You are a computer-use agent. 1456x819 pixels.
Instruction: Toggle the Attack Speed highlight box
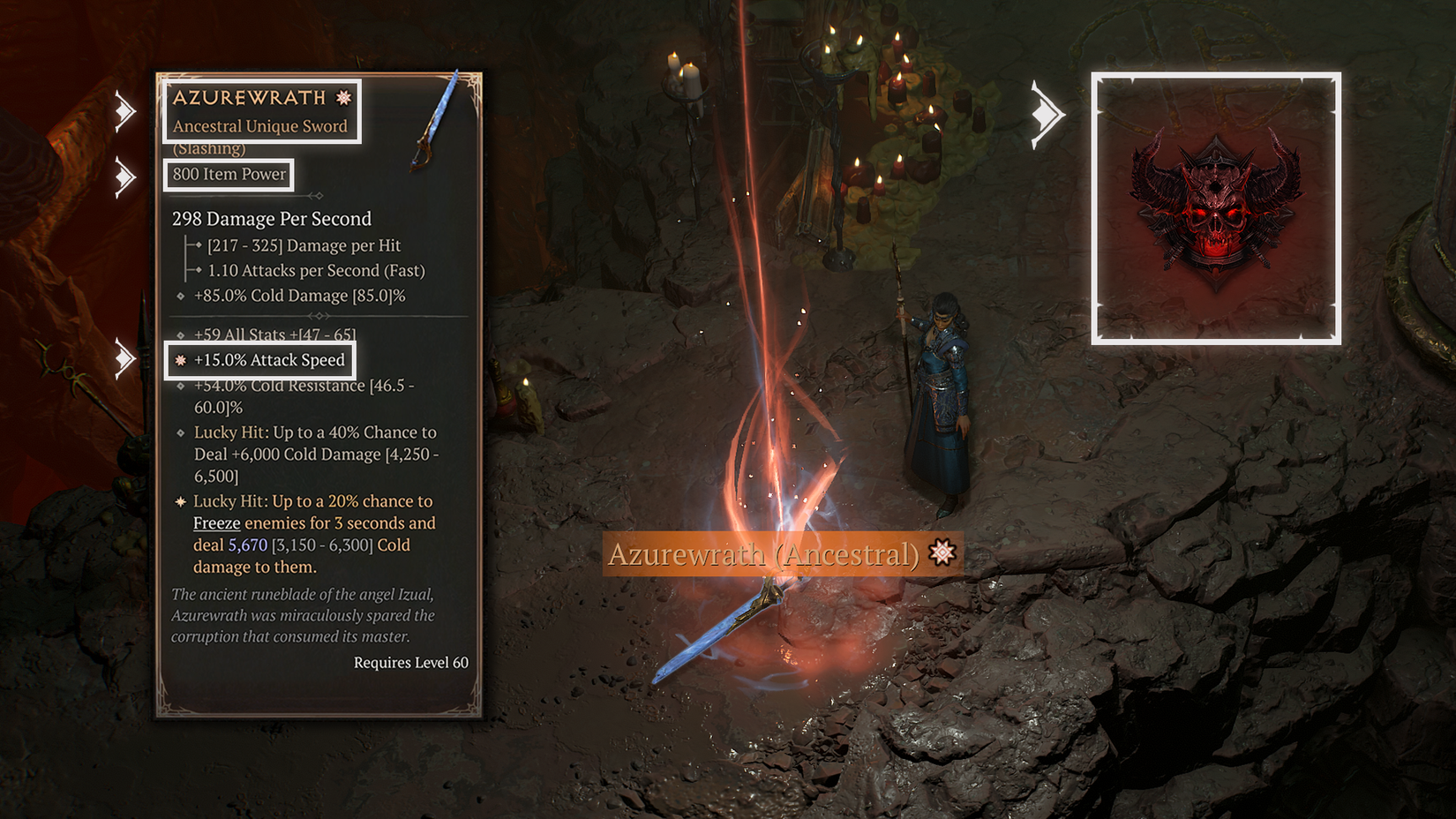click(262, 359)
